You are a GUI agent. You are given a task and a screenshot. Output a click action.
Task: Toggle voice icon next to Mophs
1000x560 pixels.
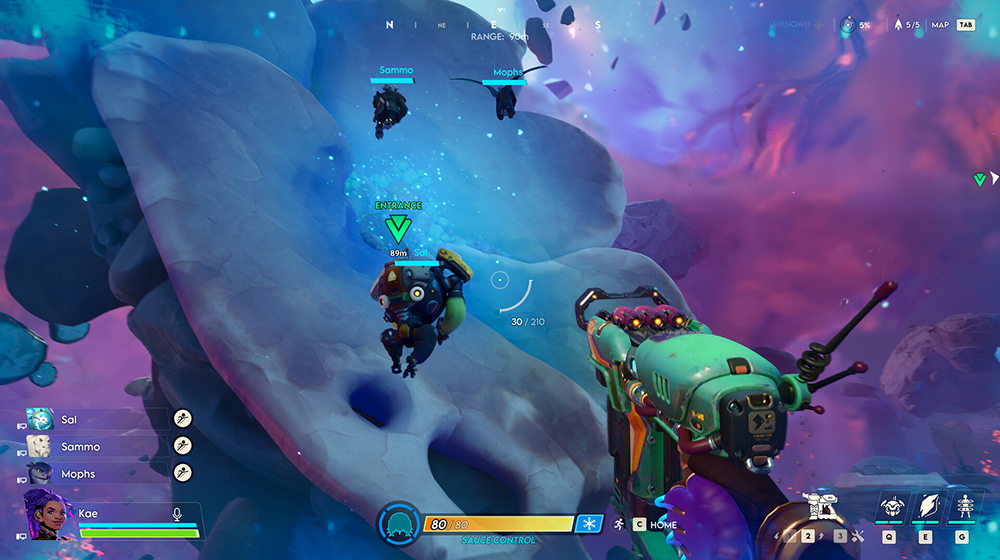[x=182, y=472]
